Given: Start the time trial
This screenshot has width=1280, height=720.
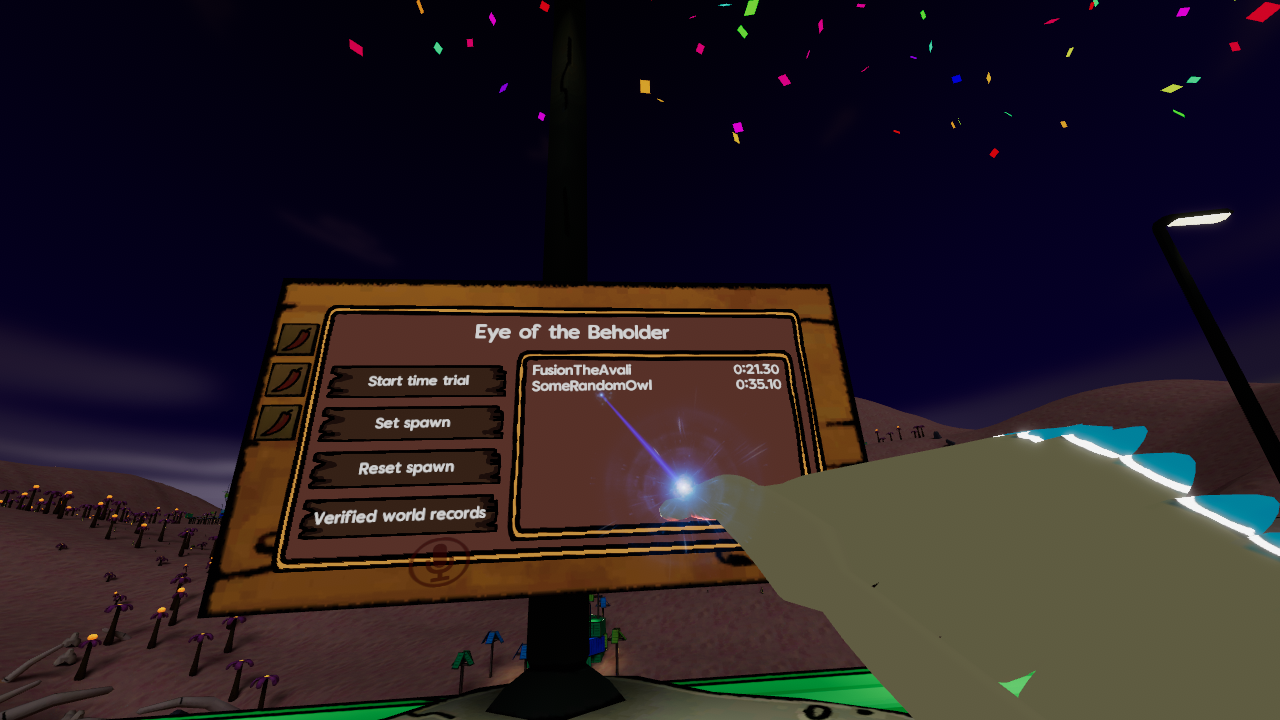Looking at the screenshot, I should pyautogui.click(x=418, y=381).
